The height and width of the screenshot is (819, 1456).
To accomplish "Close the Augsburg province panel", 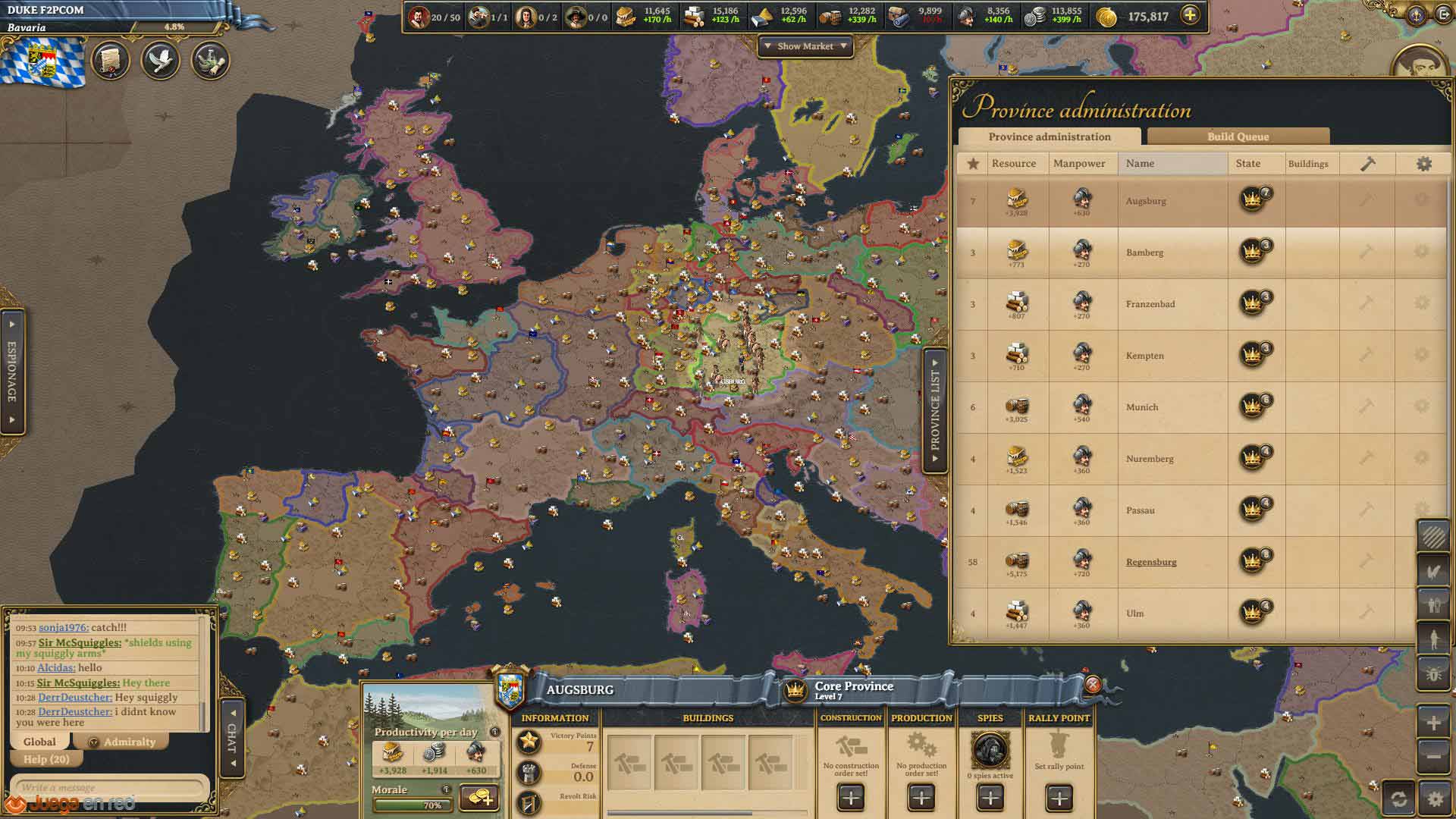I will (1092, 685).
